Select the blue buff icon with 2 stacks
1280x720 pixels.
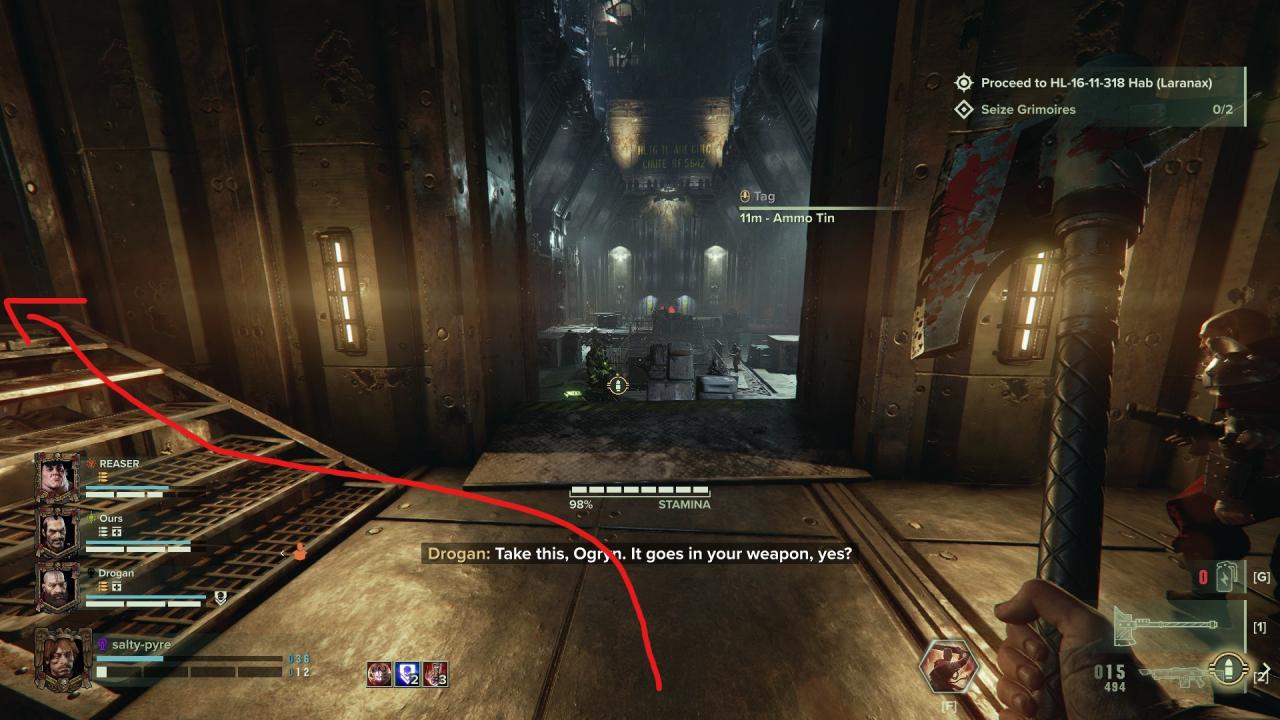pos(407,674)
